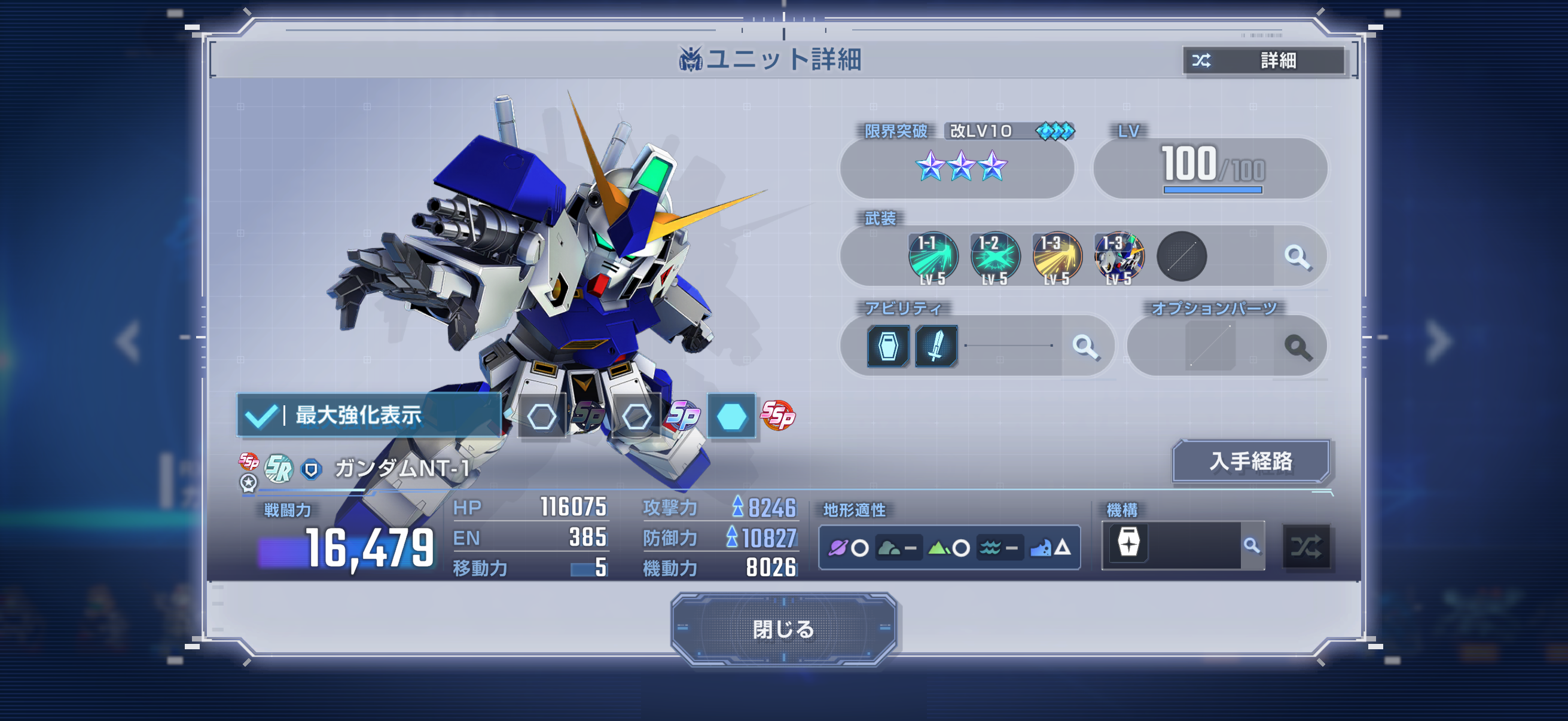Close the unit details with 閉じる
This screenshot has width=1568, height=721.
(783, 628)
